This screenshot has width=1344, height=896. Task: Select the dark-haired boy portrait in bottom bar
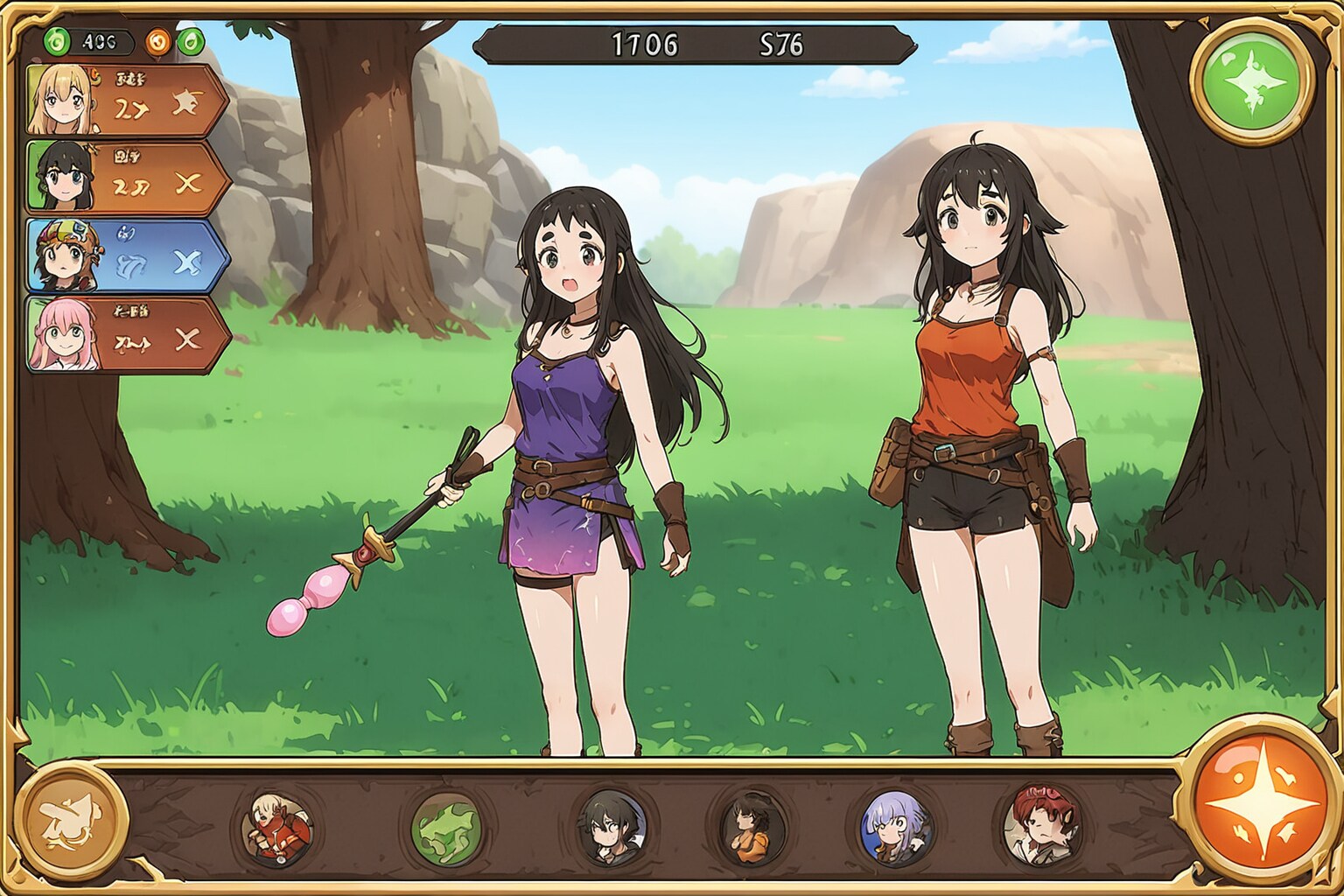612,827
